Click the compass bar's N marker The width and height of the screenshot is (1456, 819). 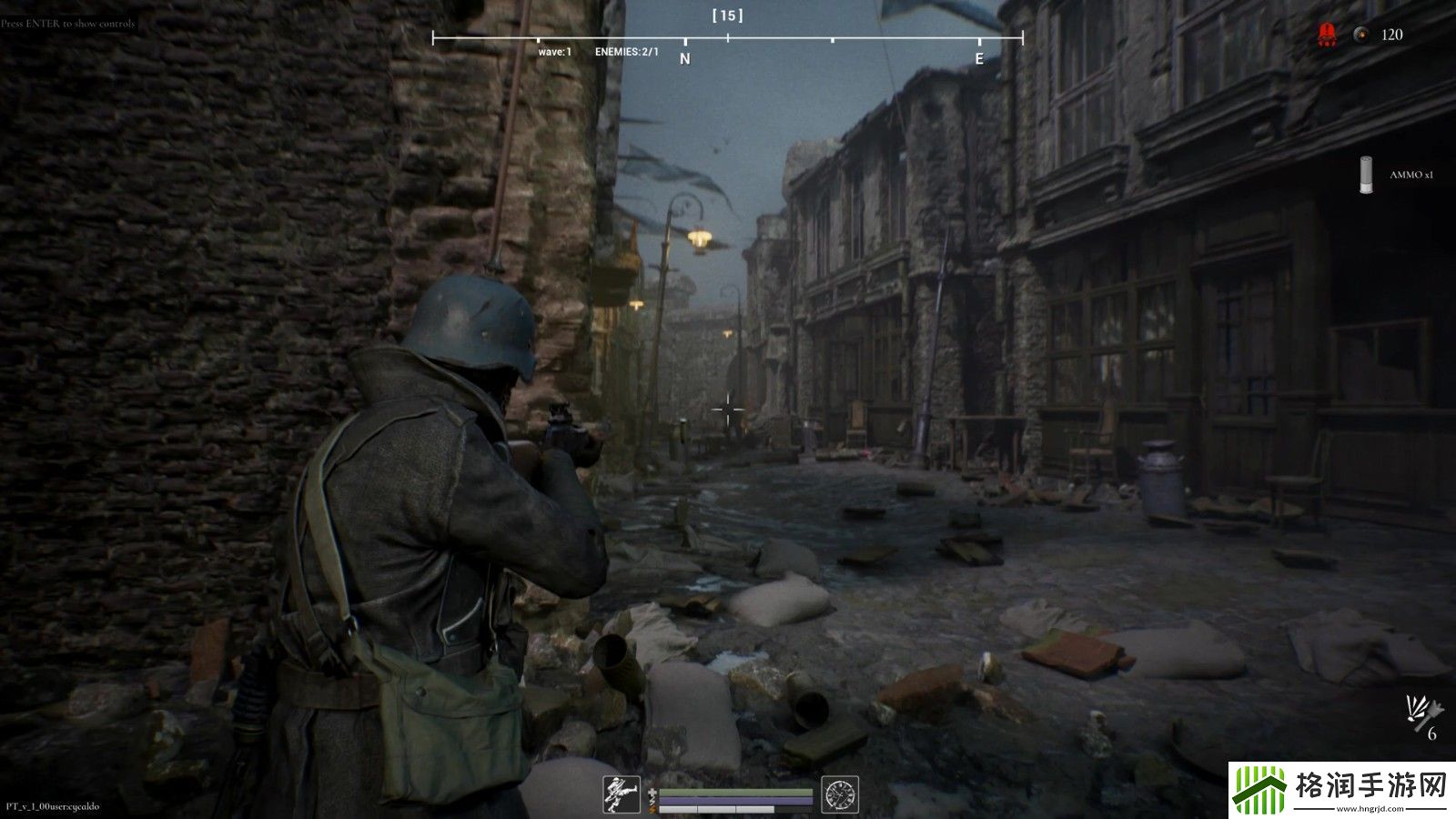pos(685,58)
